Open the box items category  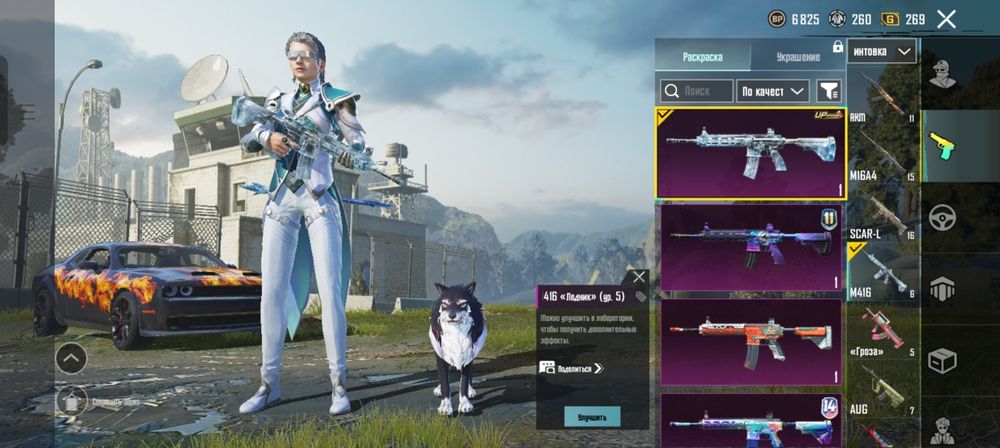(x=942, y=360)
